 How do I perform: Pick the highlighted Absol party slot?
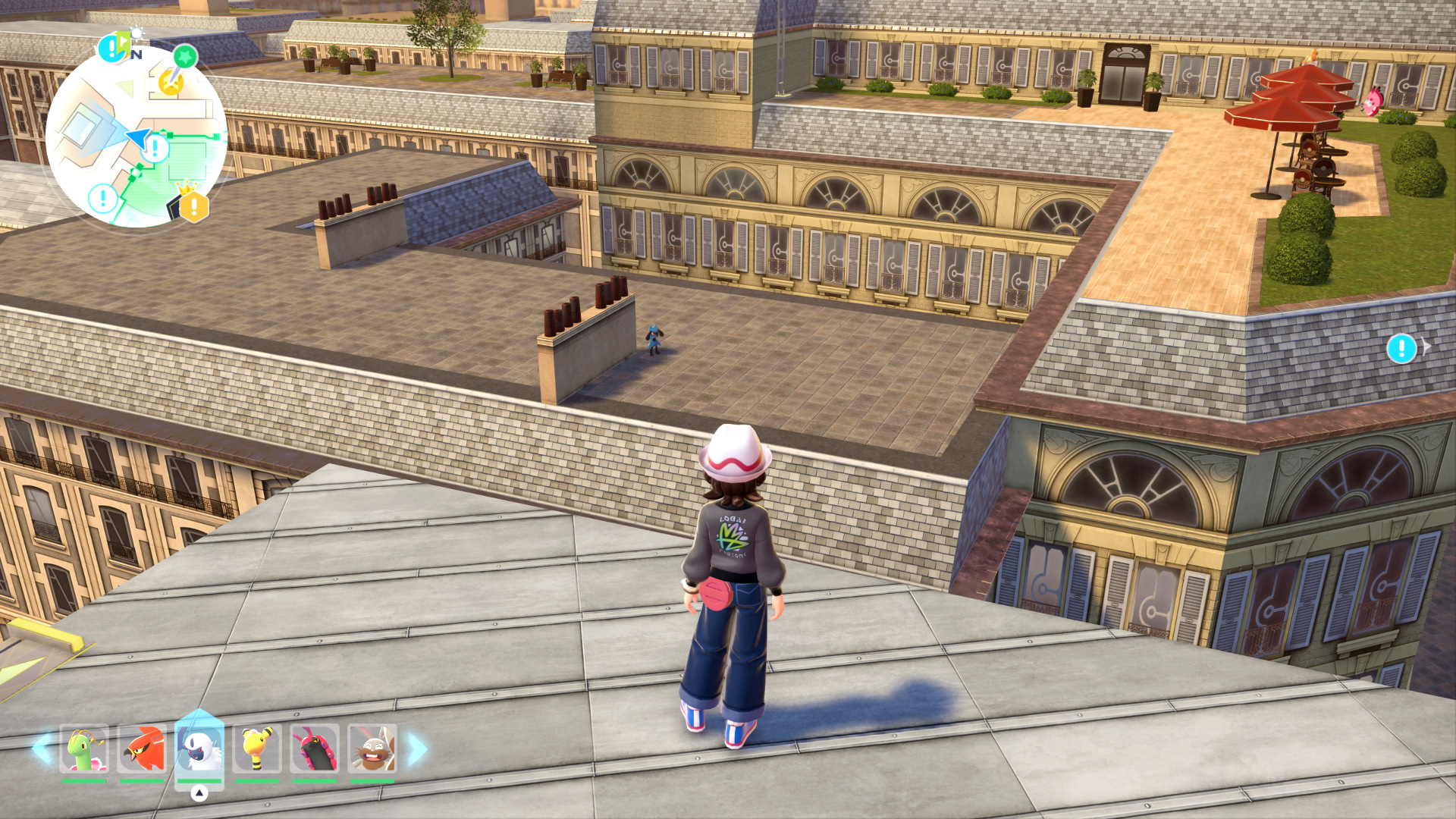(199, 747)
